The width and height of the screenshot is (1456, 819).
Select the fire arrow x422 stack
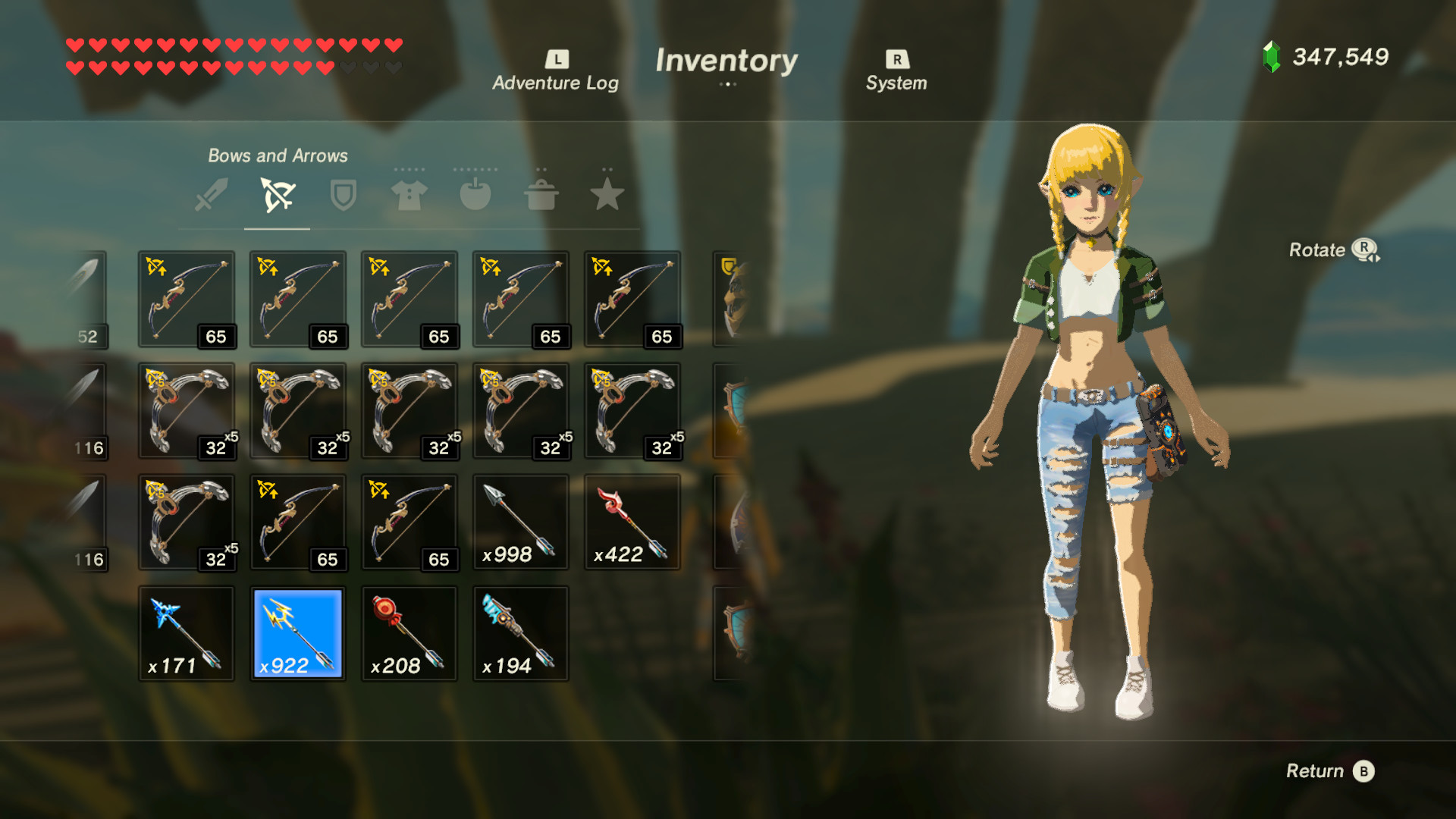point(631,522)
